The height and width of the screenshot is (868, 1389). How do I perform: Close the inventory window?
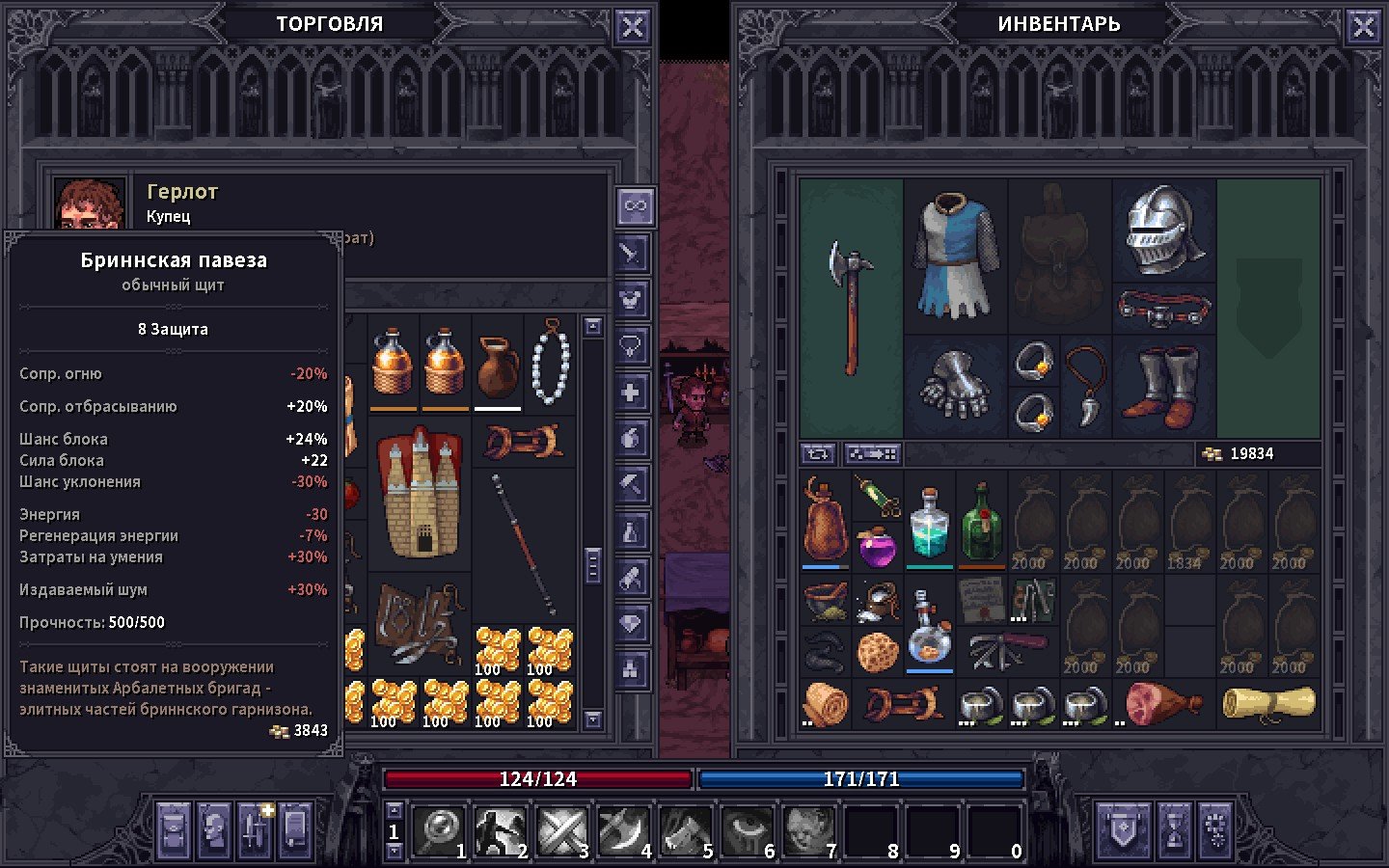point(1363,27)
